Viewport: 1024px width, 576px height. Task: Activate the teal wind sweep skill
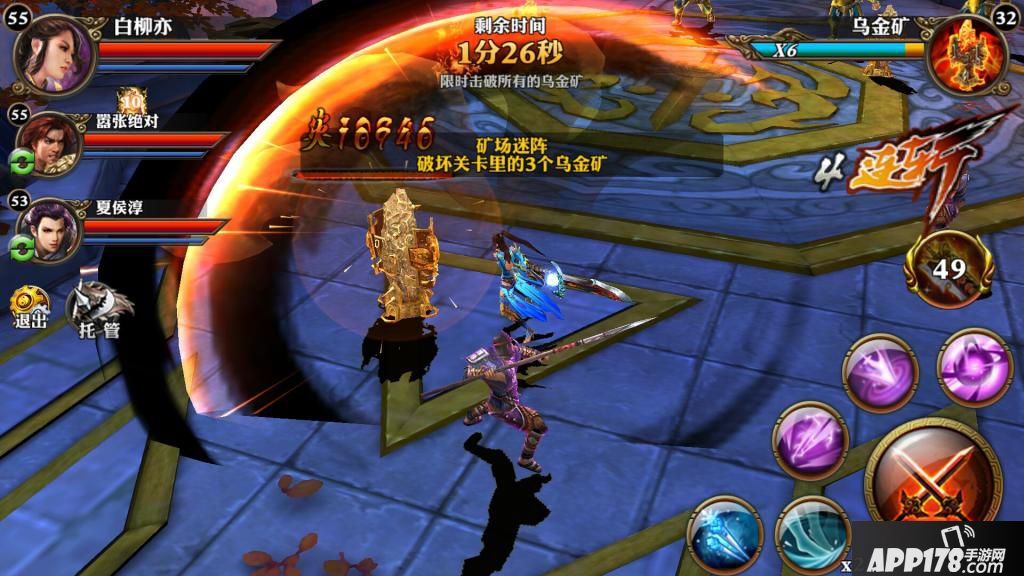point(812,536)
